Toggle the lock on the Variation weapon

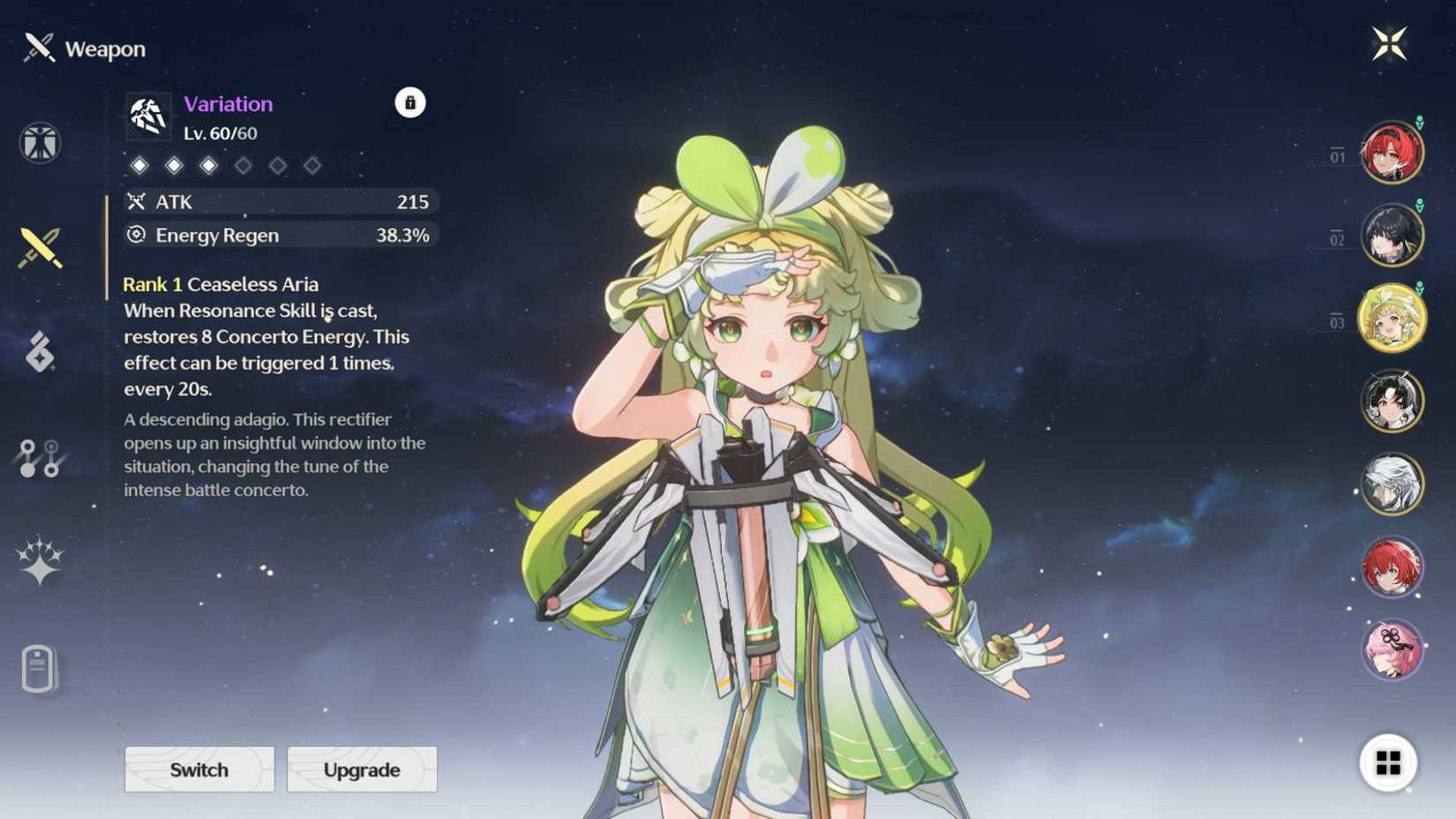coord(409,102)
